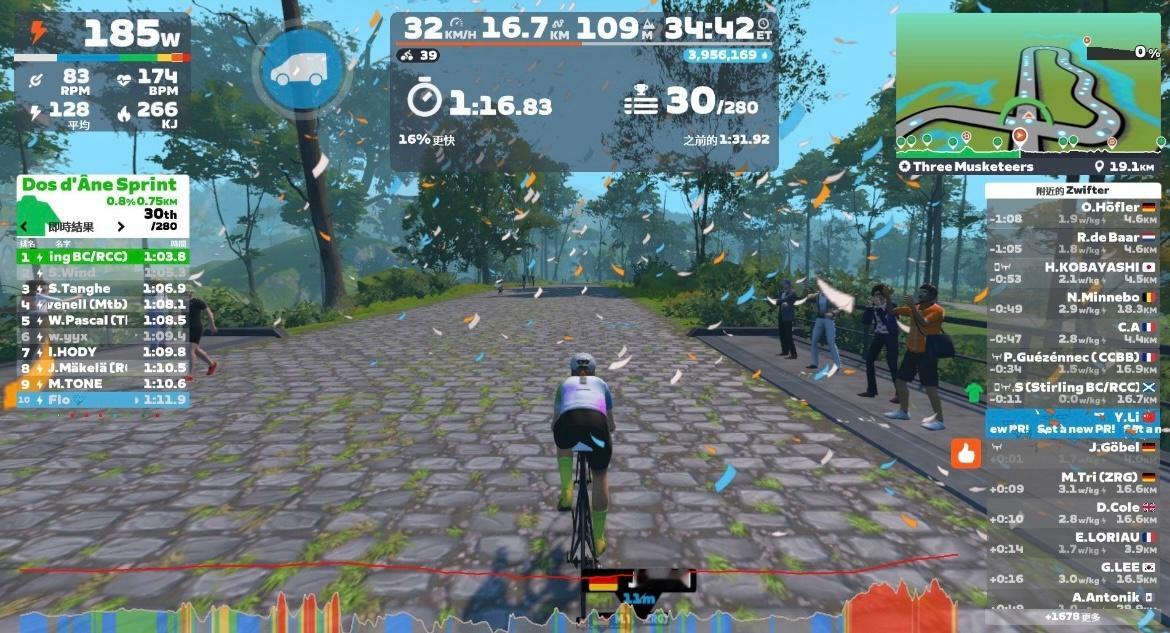Give a Ride On with the thumbs-up button
Viewport: 1170px width, 633px height.
[965, 454]
